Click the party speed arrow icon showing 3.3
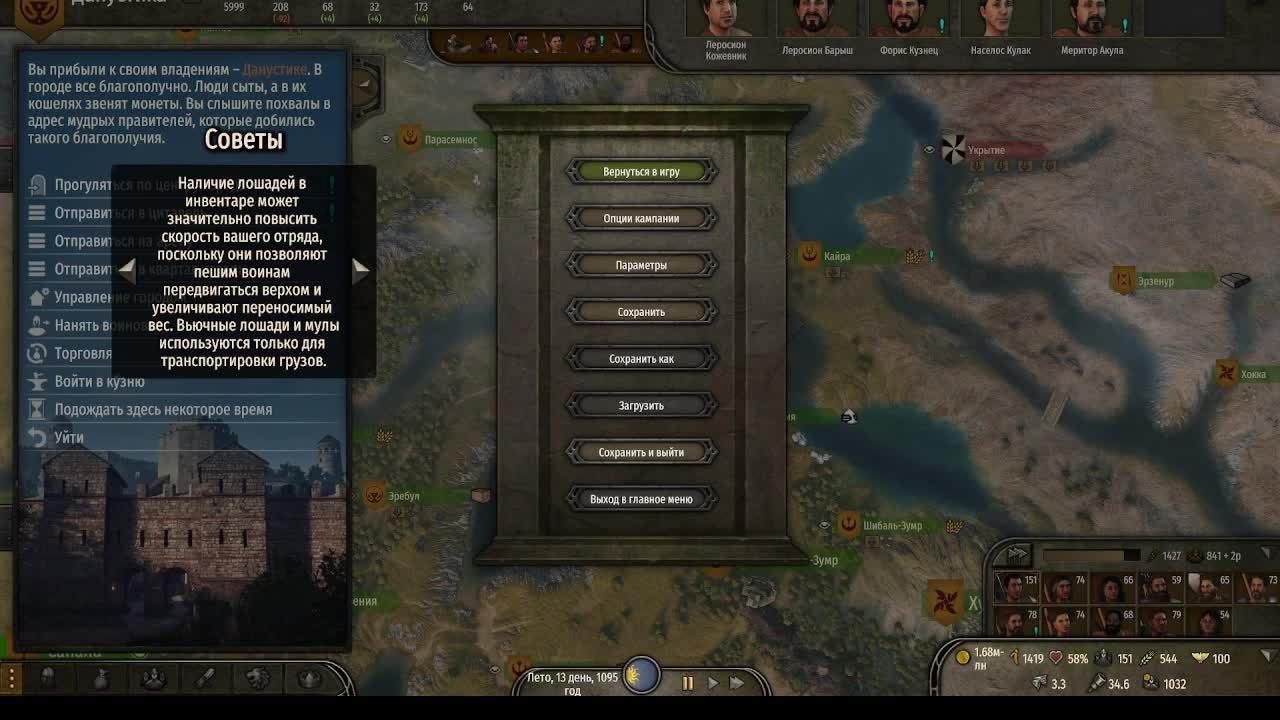This screenshot has width=1280, height=720. pyautogui.click(x=1041, y=682)
